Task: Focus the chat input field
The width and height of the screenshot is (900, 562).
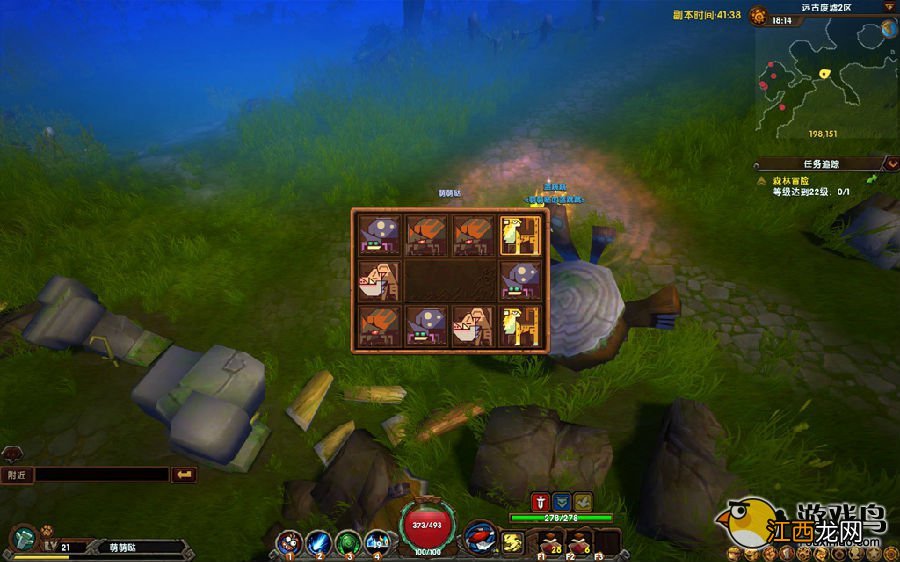Action: [100, 475]
